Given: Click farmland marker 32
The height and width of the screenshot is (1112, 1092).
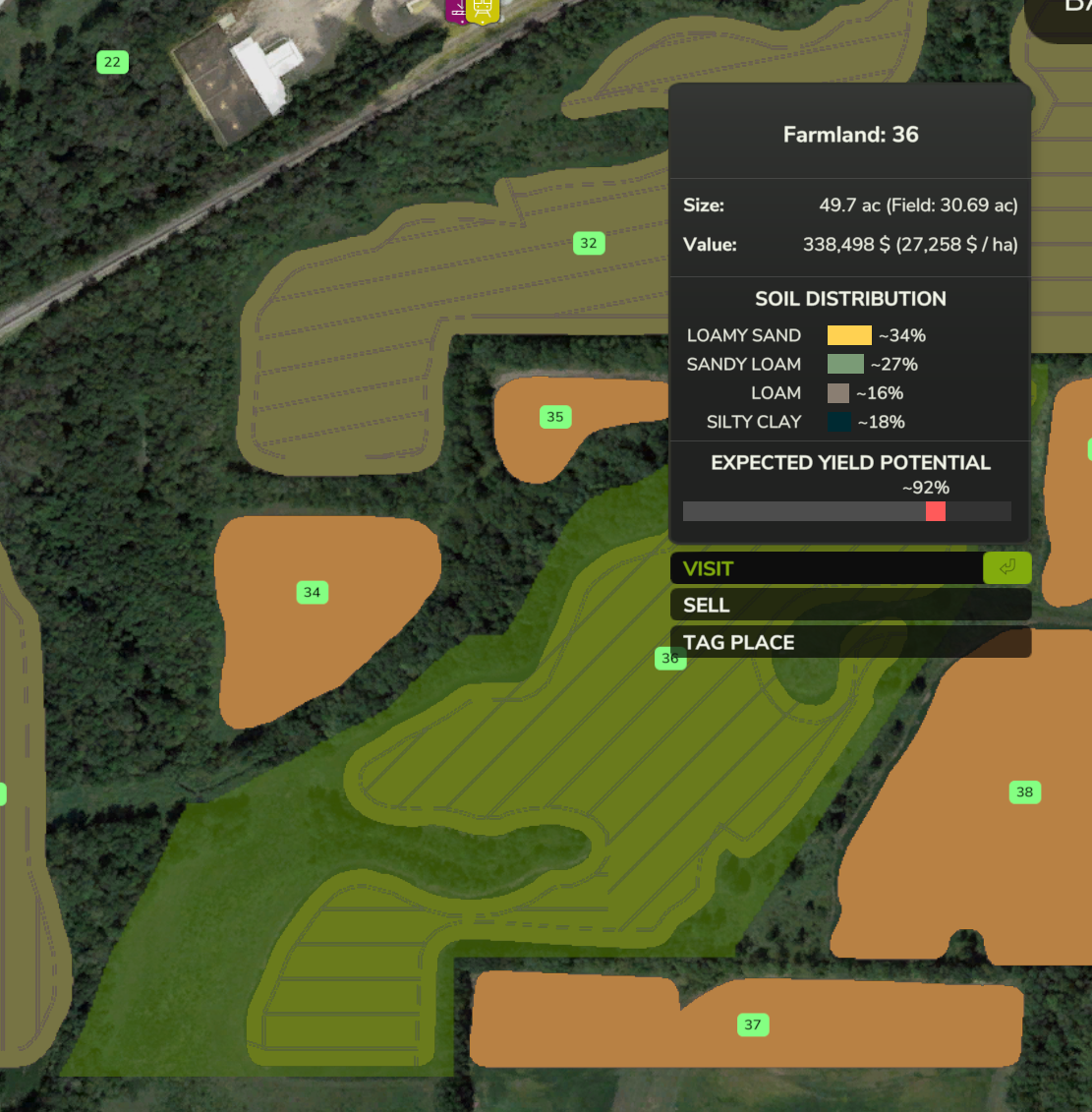Looking at the screenshot, I should point(589,243).
